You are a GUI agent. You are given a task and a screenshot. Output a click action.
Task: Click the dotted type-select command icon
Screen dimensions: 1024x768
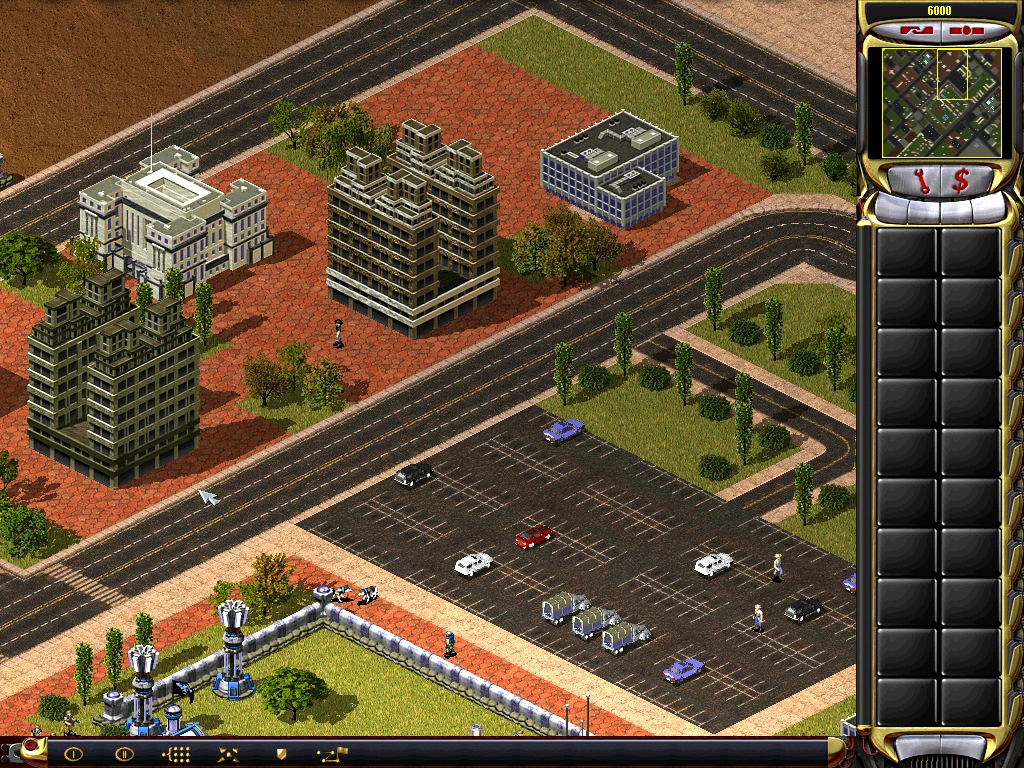[x=177, y=754]
